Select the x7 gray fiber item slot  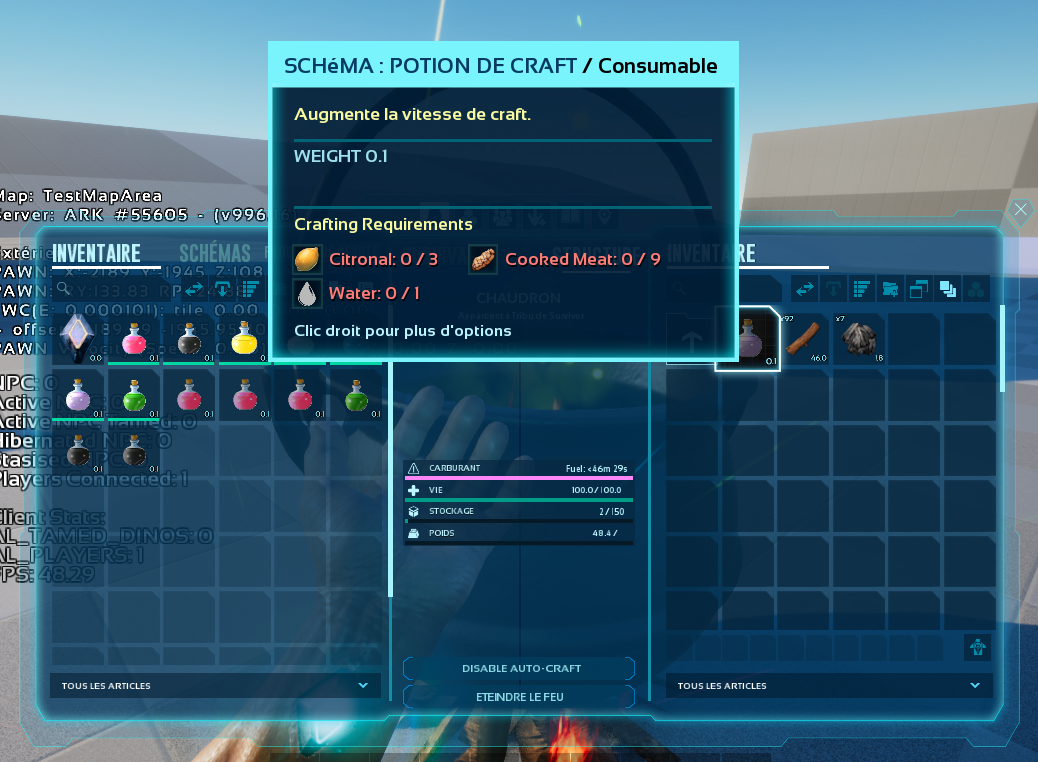[859, 340]
